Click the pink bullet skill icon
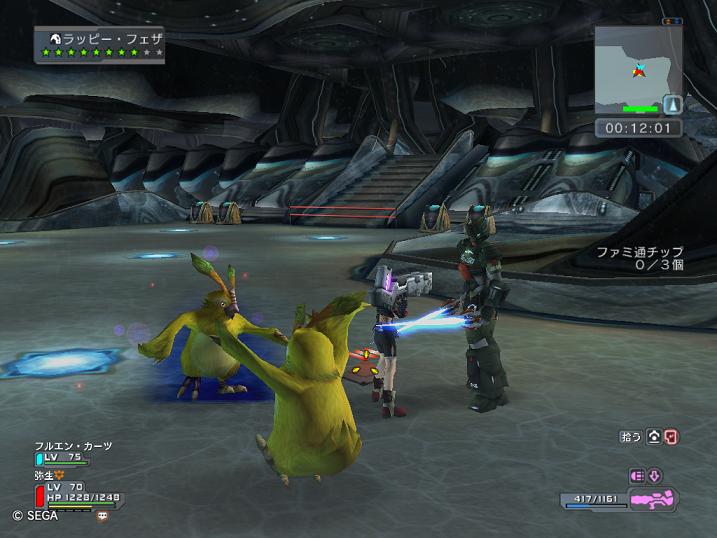 click(x=637, y=475)
